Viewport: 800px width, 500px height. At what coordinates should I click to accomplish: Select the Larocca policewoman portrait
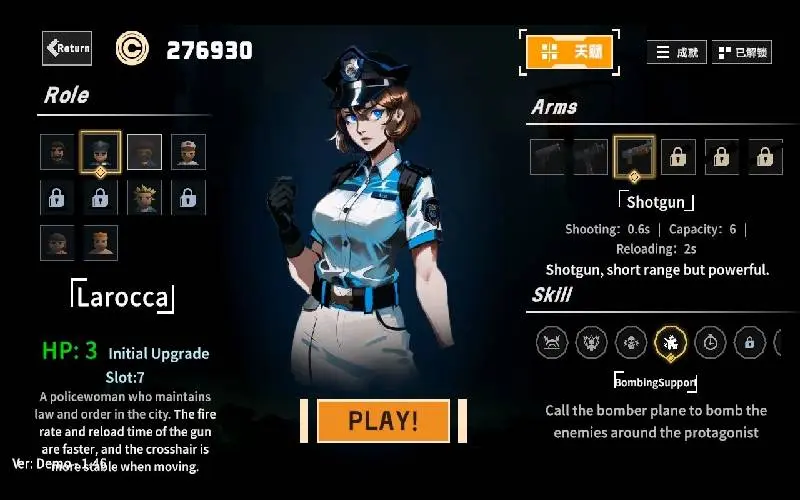coord(100,152)
